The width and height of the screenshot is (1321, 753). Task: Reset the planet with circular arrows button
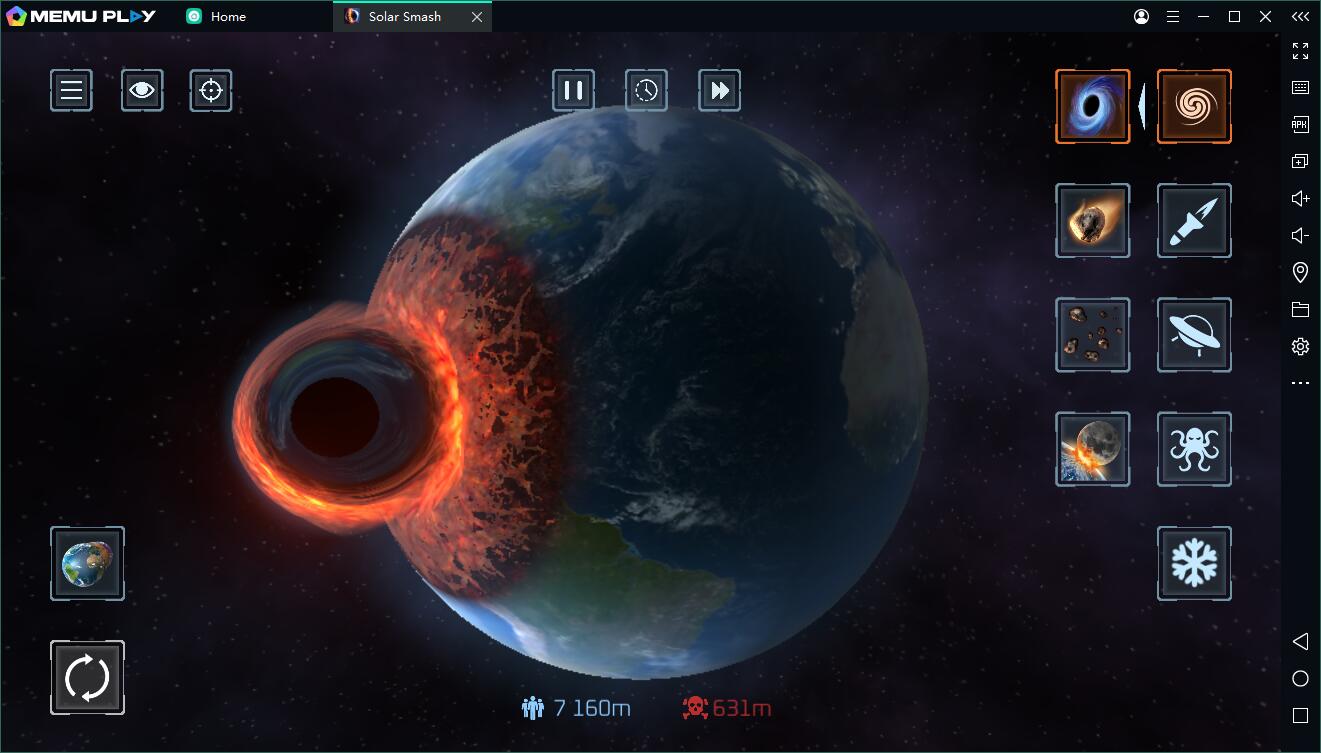87,678
